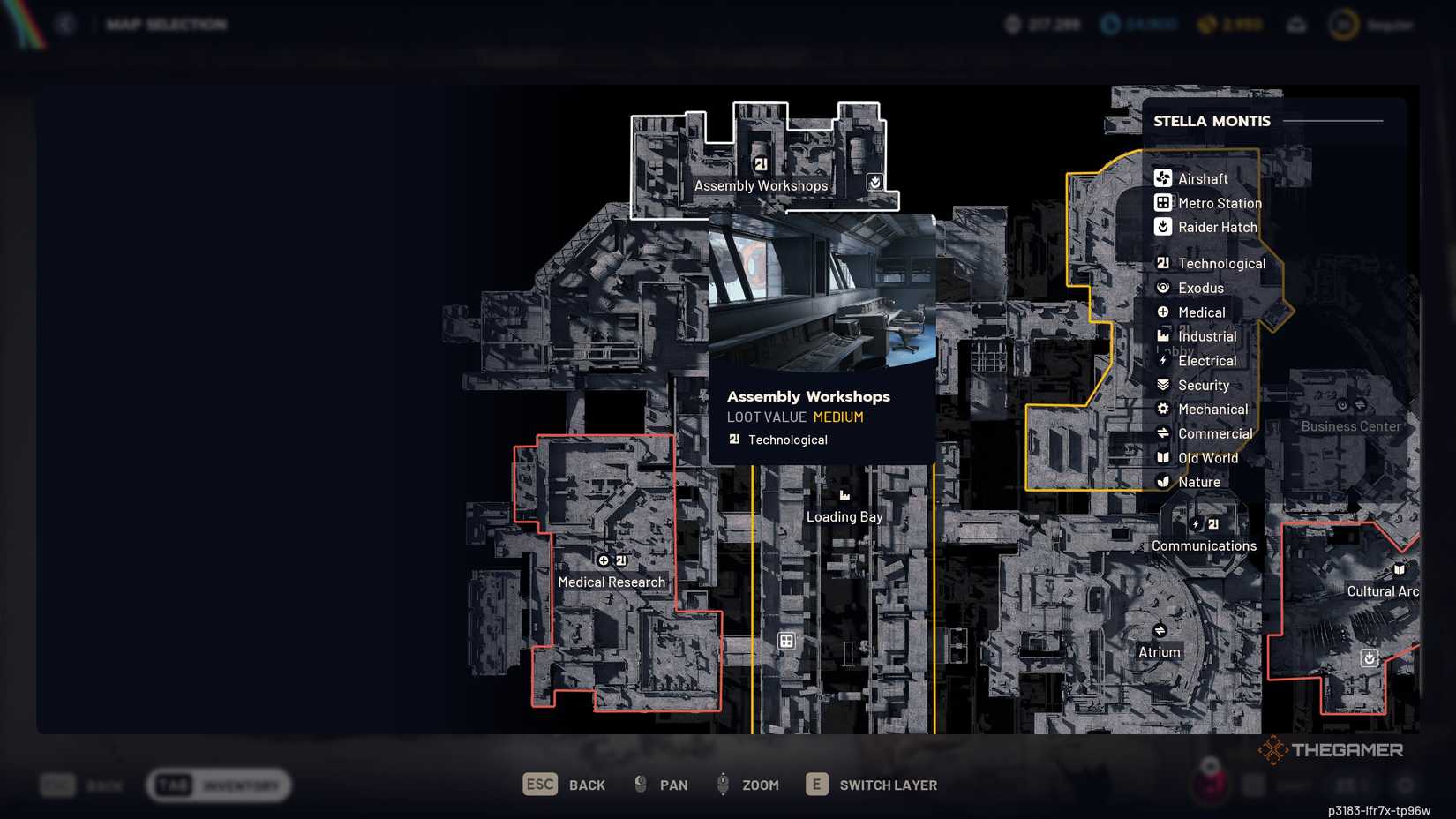Image resolution: width=1456 pixels, height=819 pixels.
Task: Click the Electrical icon above Communications
Action: [x=1196, y=524]
